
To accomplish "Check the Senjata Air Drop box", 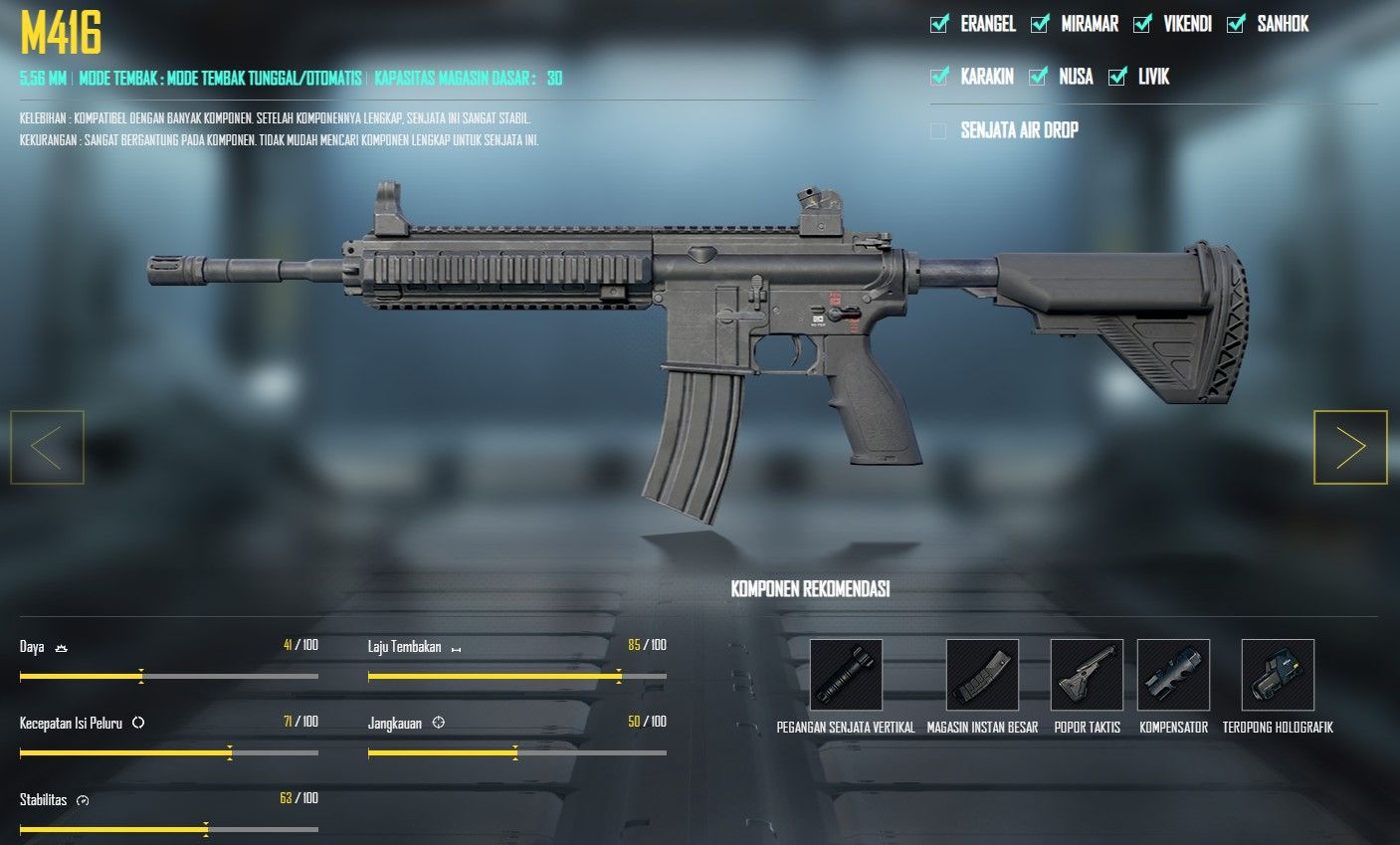I will click(938, 130).
